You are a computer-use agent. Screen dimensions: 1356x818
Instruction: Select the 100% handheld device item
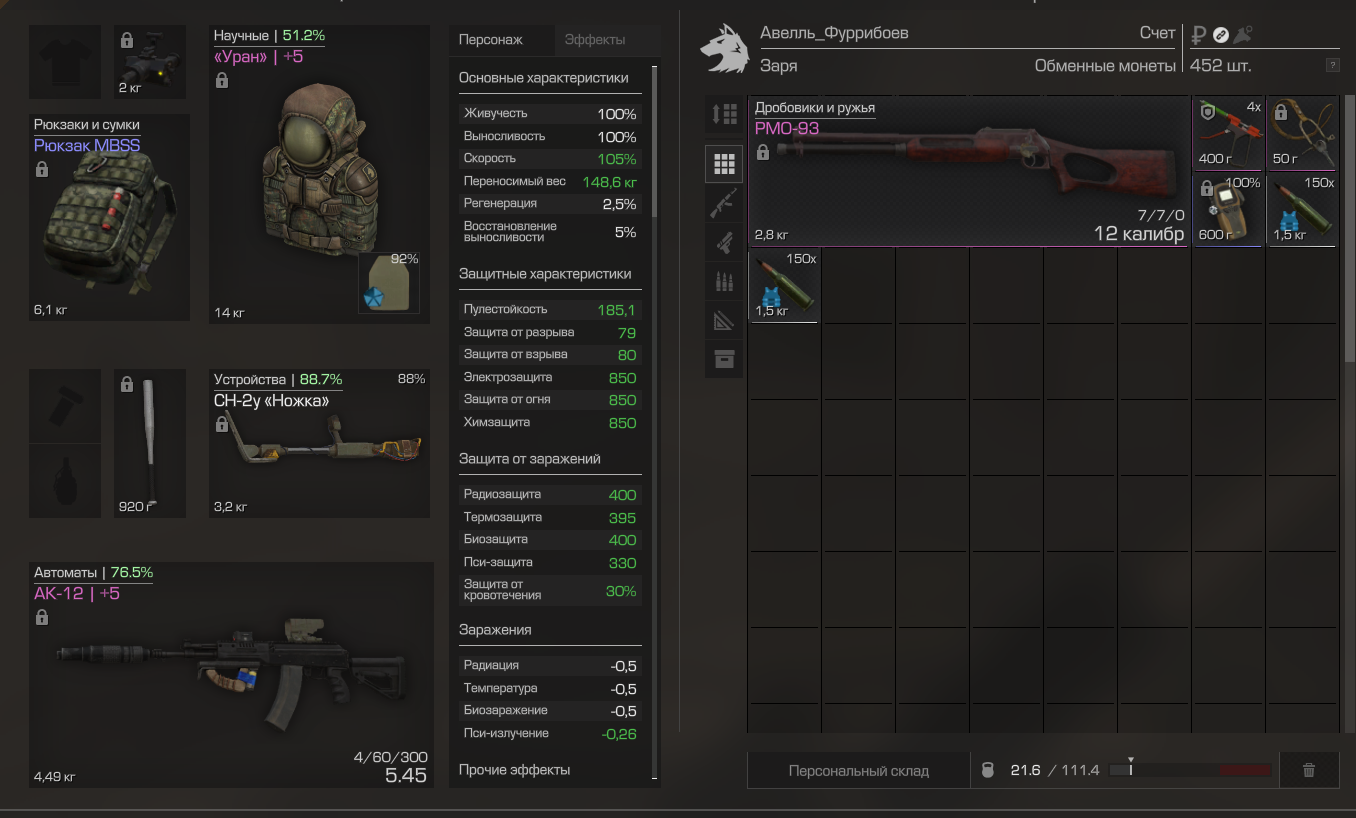[x=1228, y=209]
